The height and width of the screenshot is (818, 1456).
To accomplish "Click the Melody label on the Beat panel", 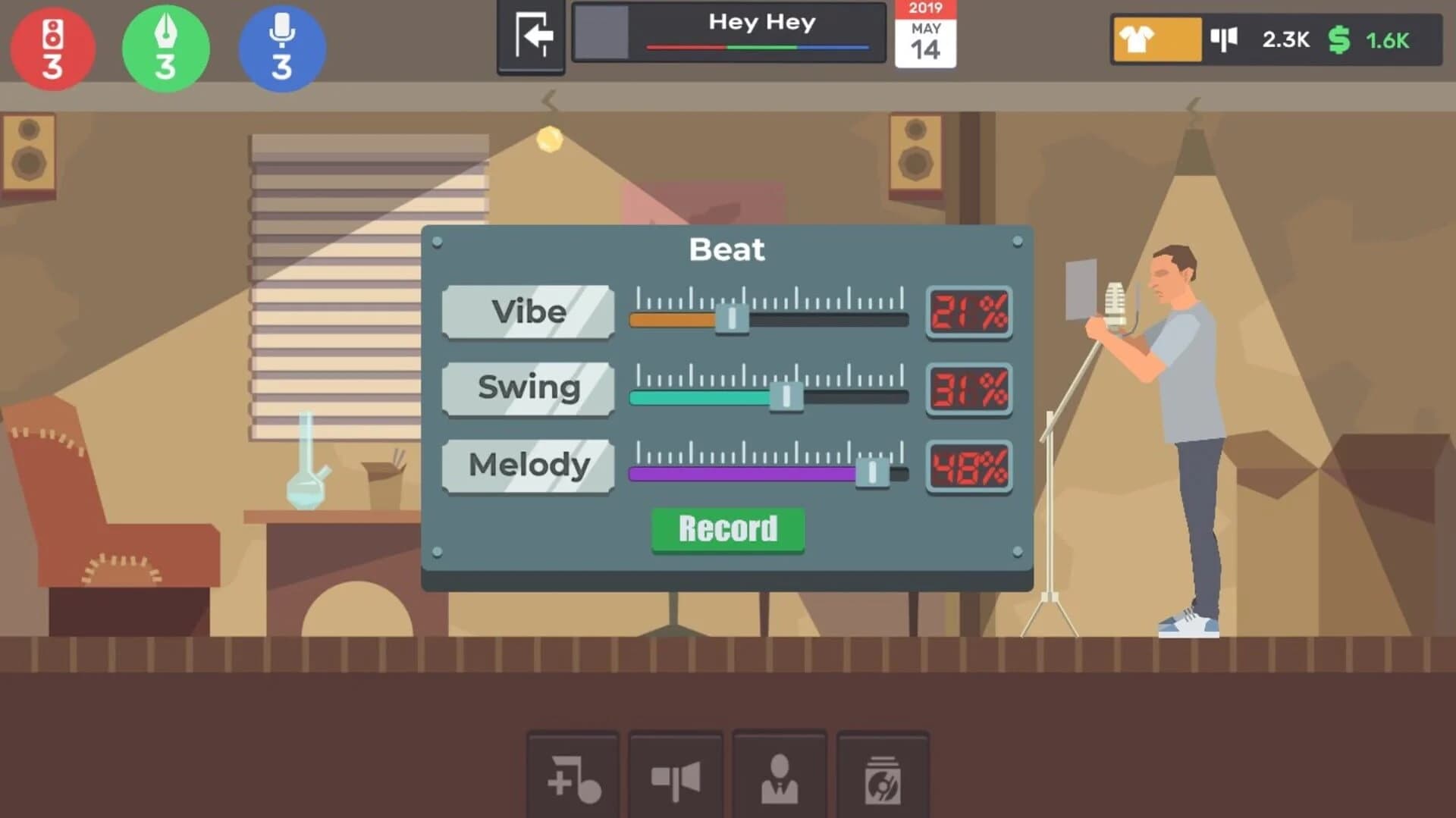I will pyautogui.click(x=528, y=465).
